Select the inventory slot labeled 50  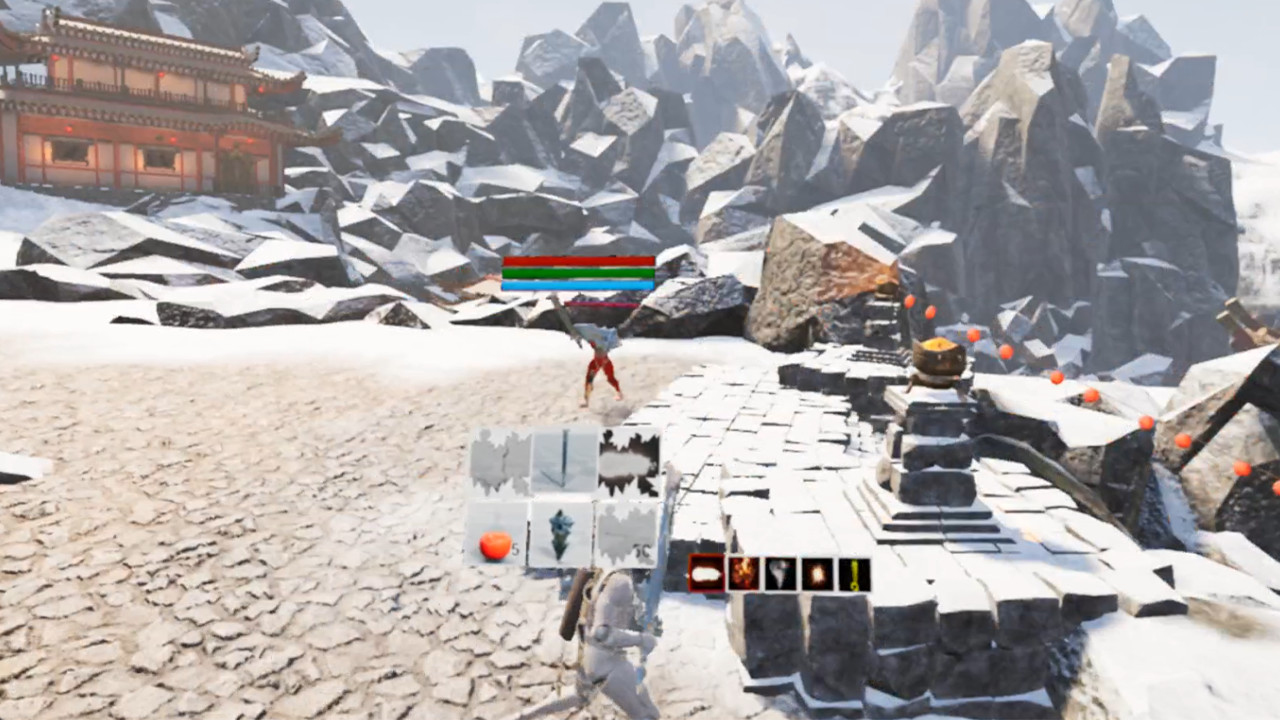pos(625,535)
